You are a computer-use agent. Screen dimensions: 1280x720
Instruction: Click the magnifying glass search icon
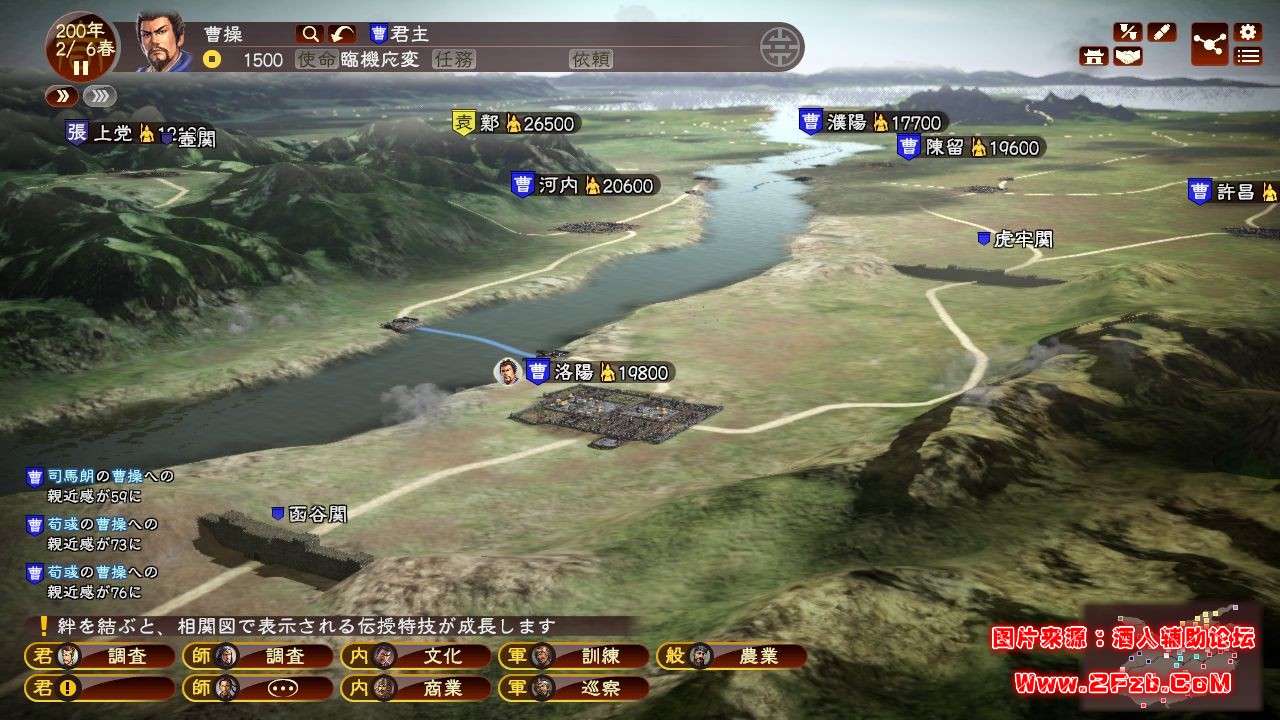(x=309, y=34)
